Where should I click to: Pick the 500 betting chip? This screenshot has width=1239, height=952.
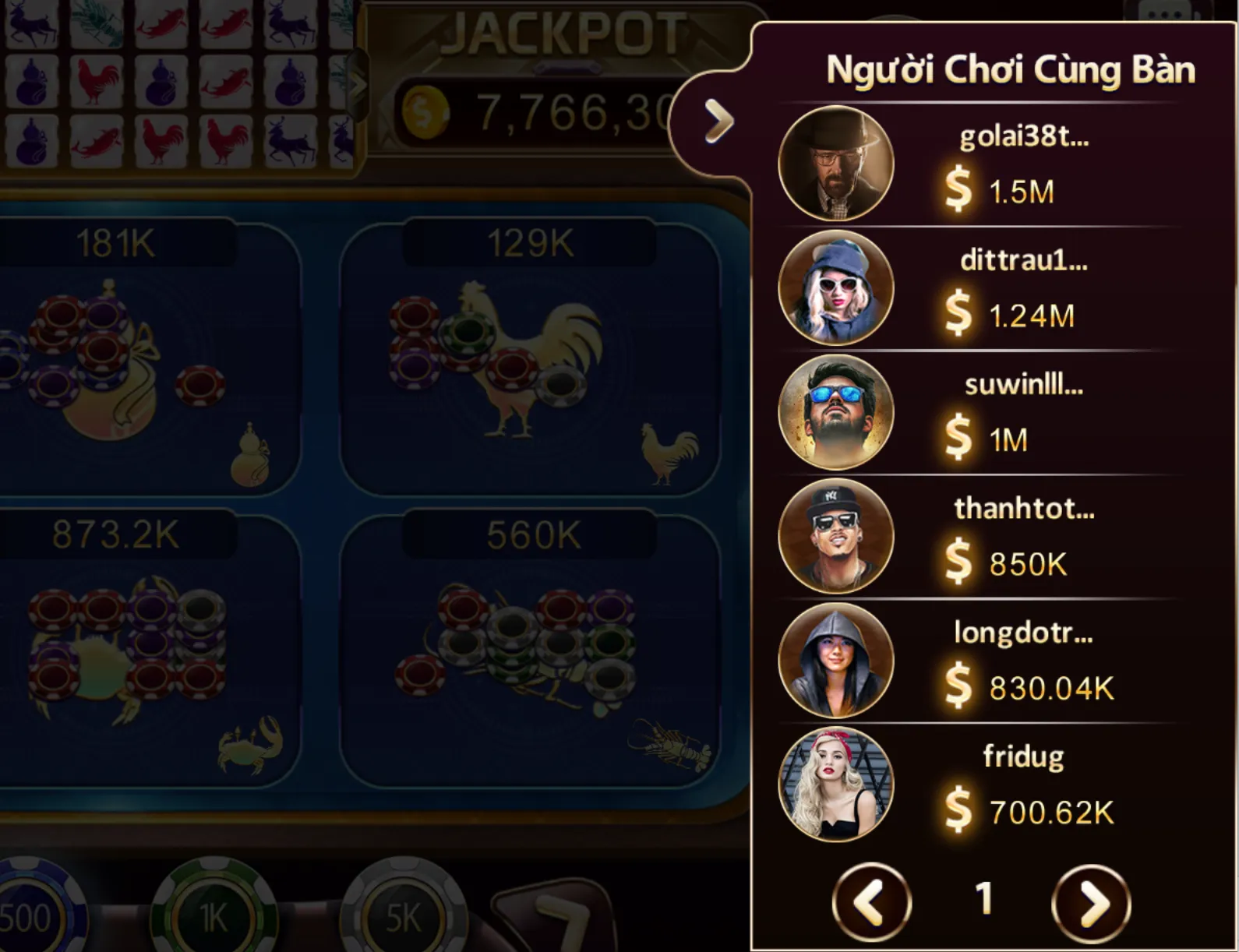pos(31,917)
